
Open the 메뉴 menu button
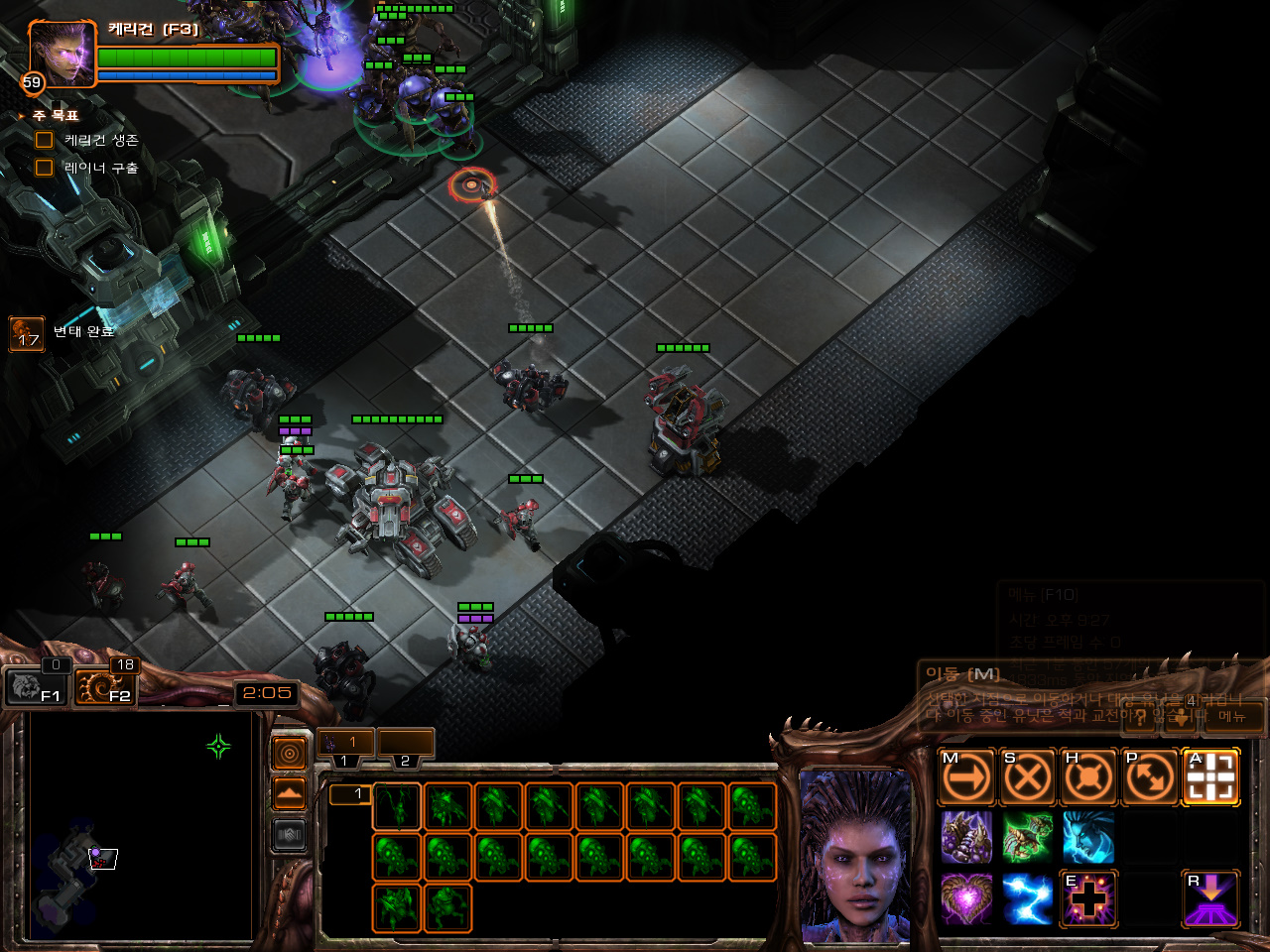click(1232, 716)
